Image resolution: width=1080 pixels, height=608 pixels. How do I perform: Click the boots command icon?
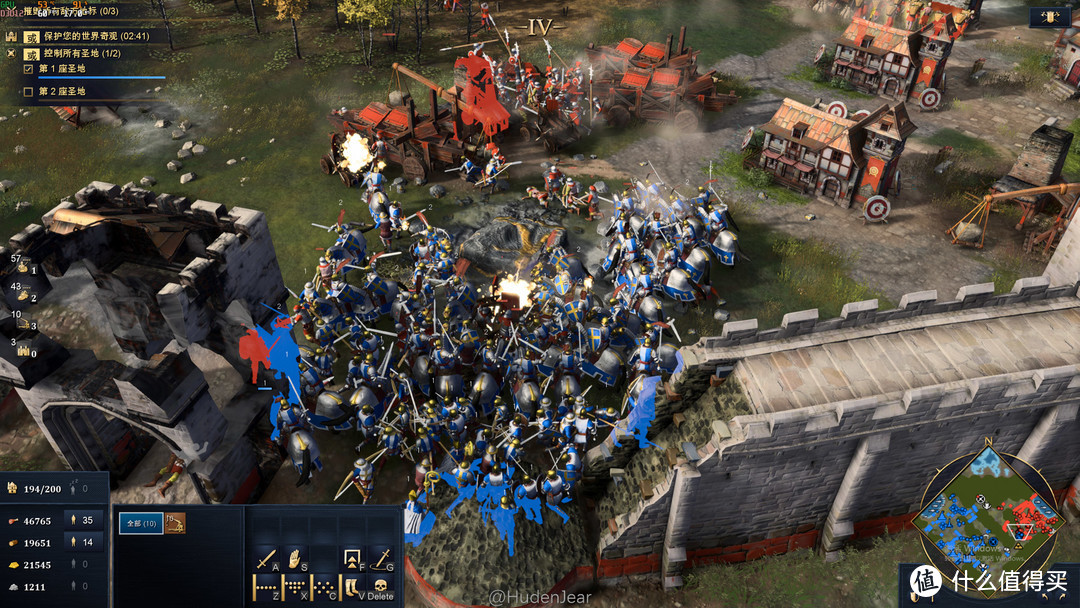(x=353, y=587)
